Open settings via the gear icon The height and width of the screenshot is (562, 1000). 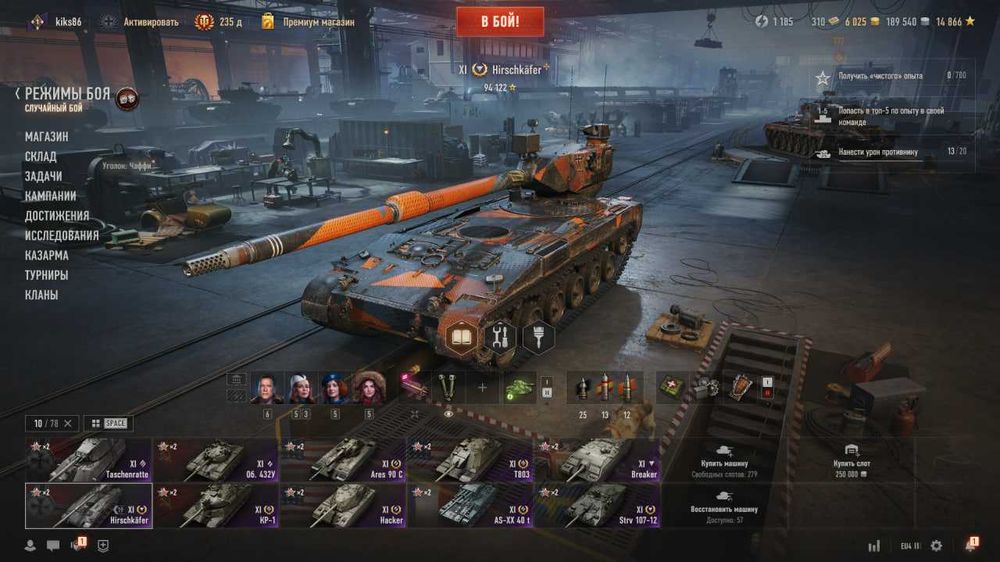click(936, 546)
